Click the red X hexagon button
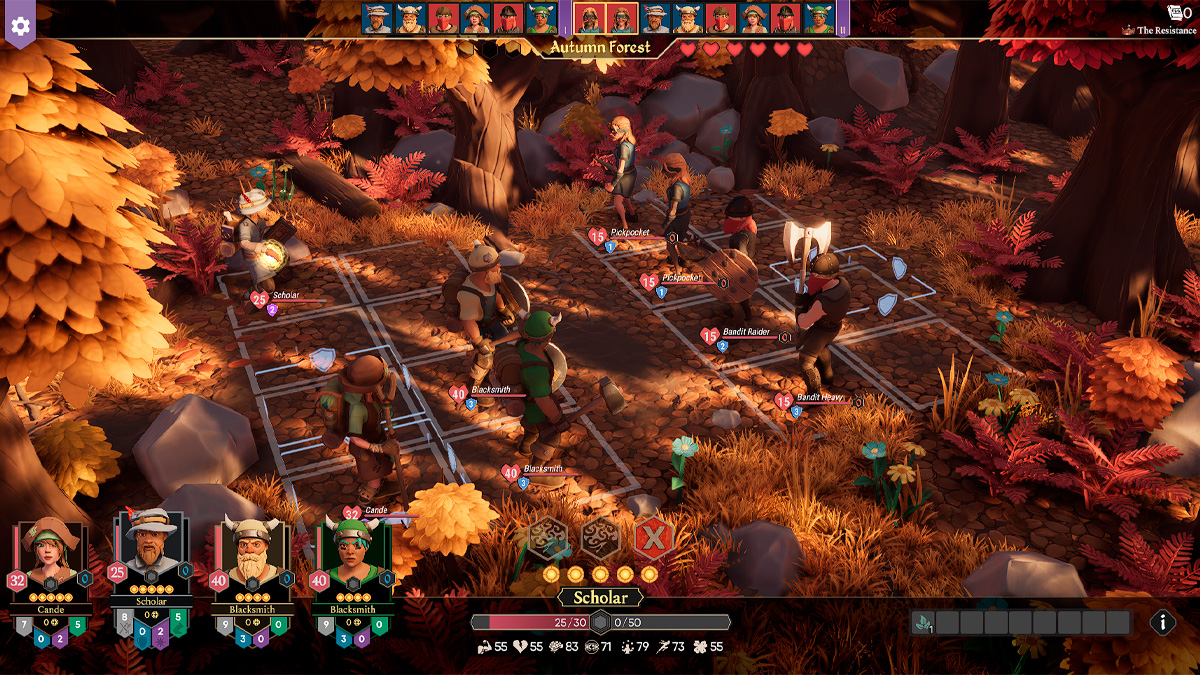 (x=653, y=539)
